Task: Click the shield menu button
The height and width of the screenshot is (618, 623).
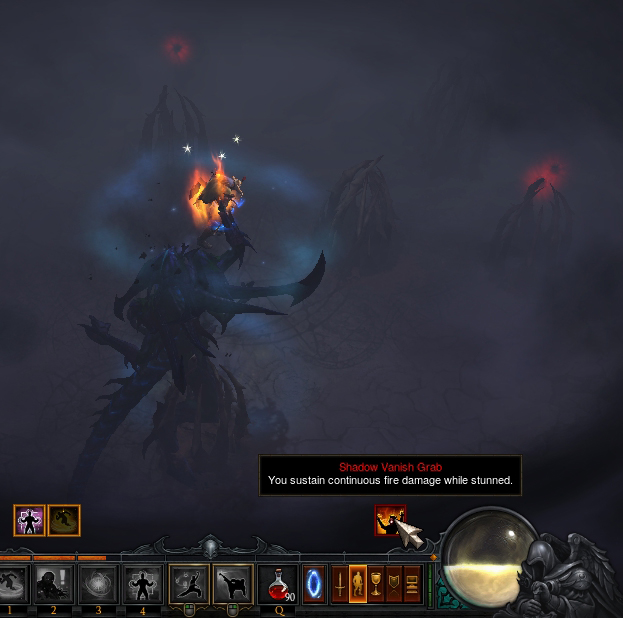Action: [x=394, y=583]
